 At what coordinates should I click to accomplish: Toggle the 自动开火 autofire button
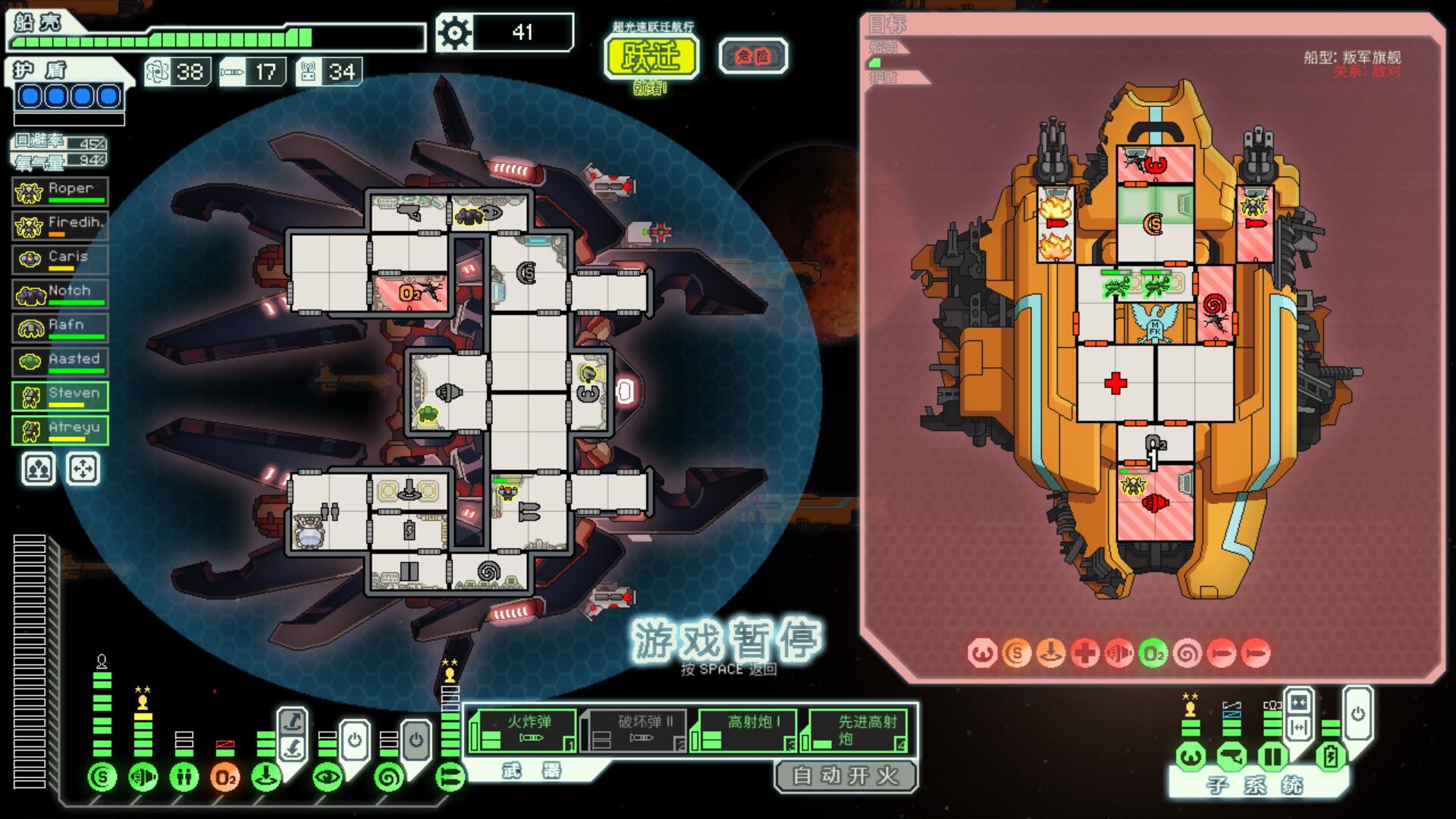pos(845,776)
